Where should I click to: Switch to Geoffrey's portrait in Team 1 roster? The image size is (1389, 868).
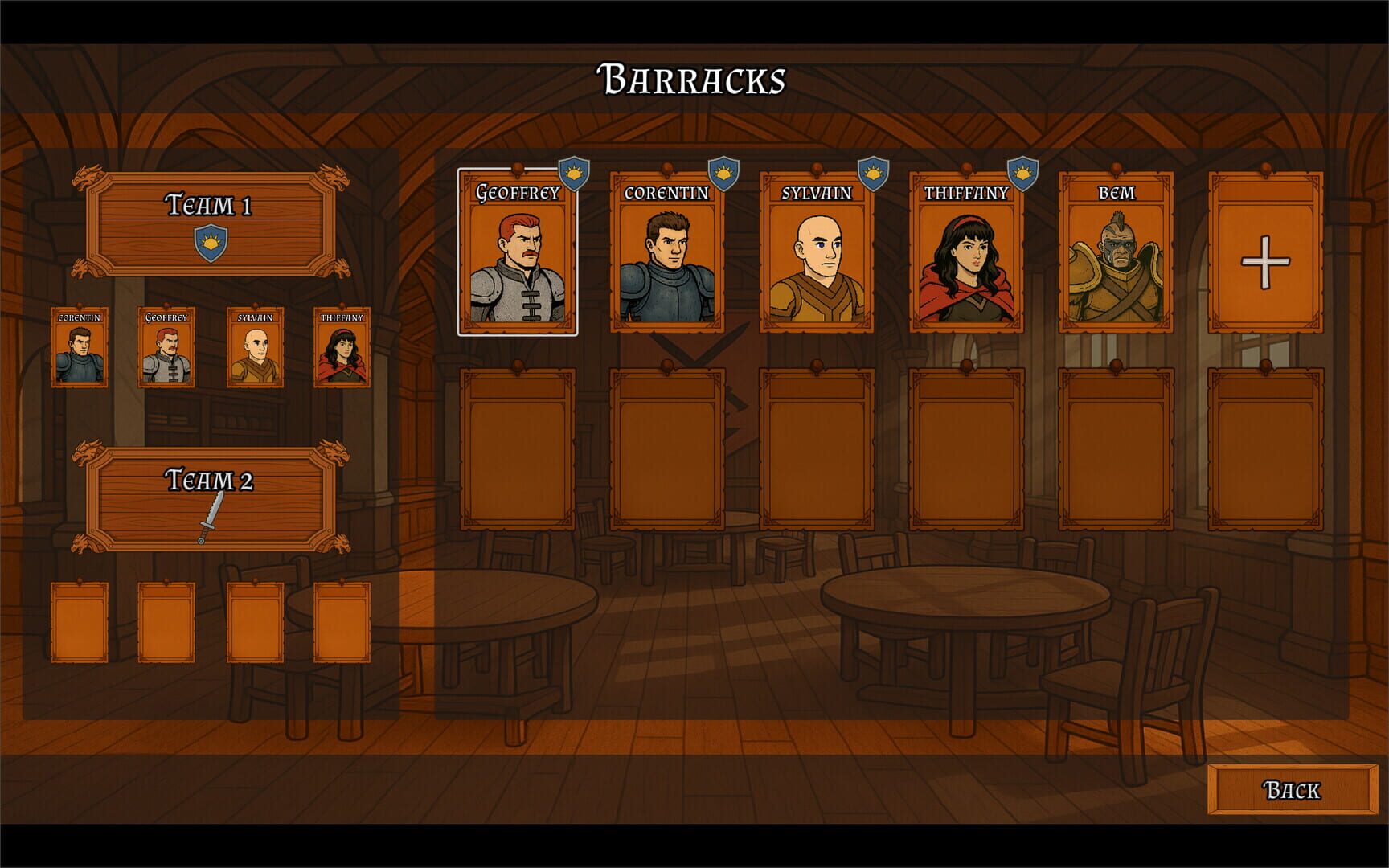pyautogui.click(x=166, y=346)
